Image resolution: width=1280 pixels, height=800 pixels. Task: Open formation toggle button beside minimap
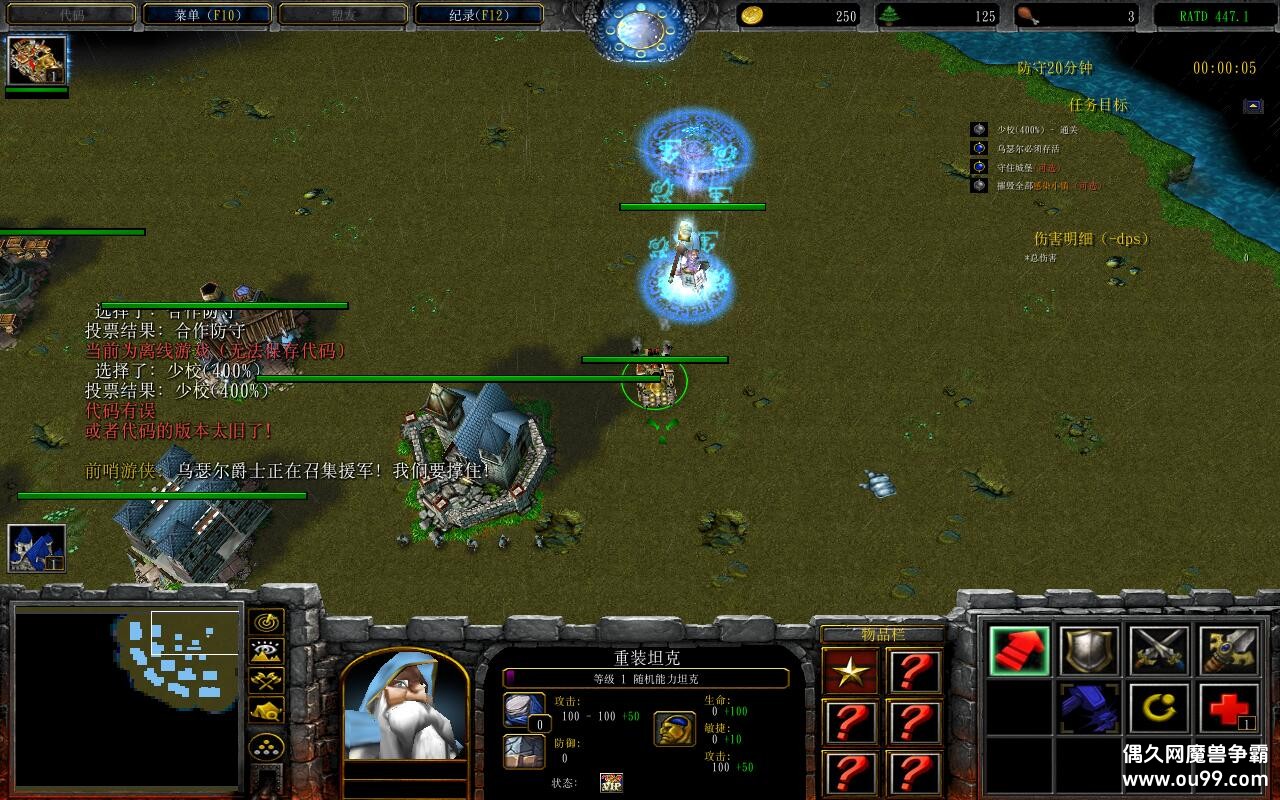266,747
